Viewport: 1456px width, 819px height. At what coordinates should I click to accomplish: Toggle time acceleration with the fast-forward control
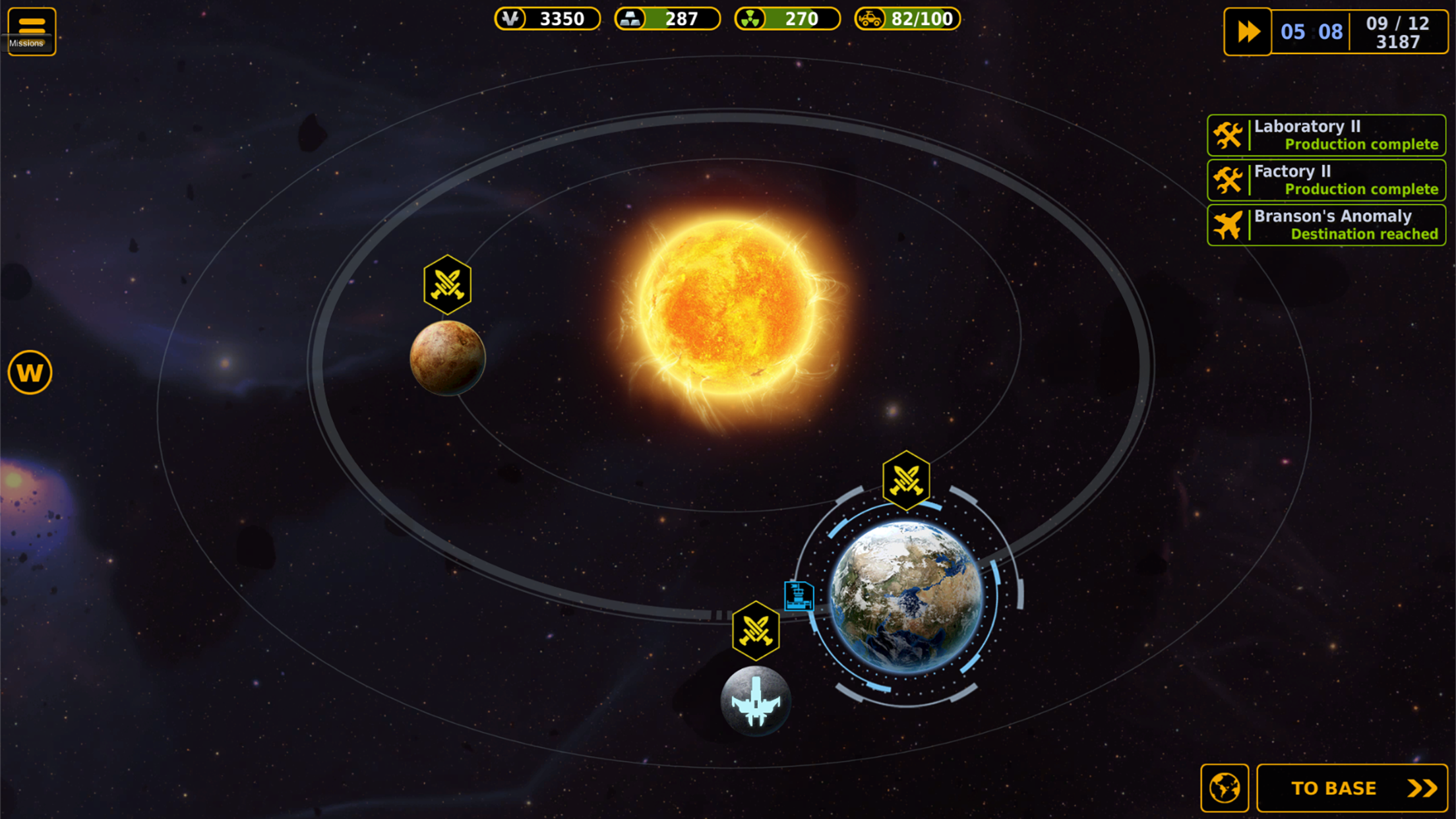coord(1247,31)
